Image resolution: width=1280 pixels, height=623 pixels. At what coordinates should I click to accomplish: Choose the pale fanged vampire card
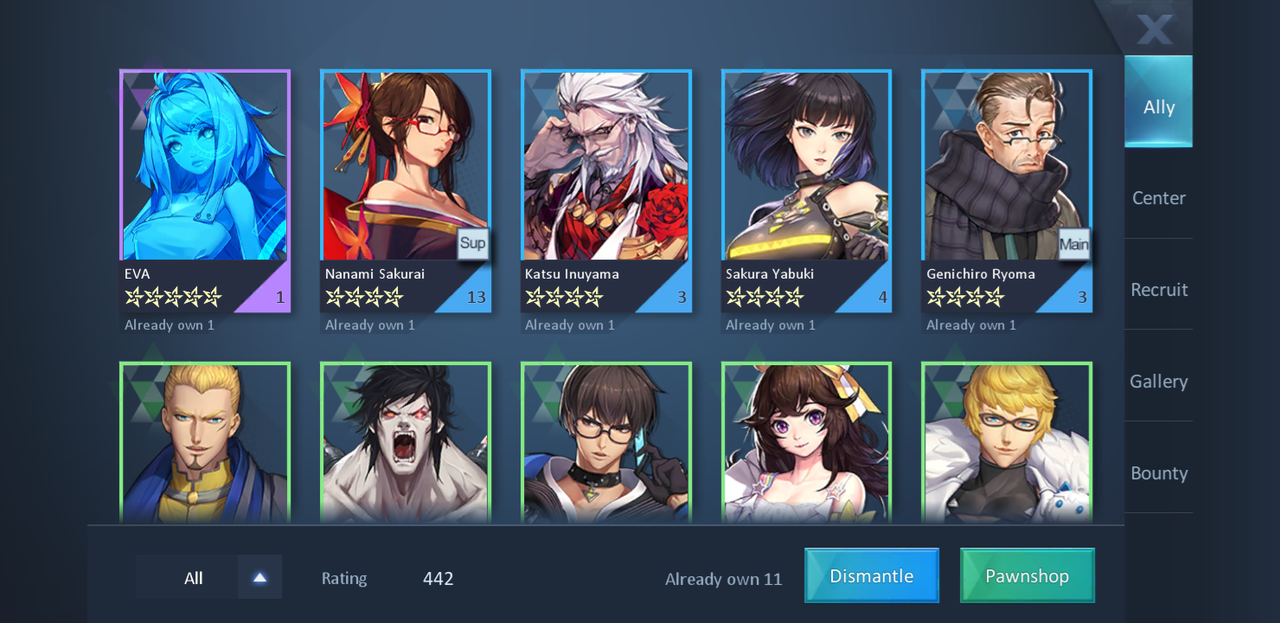tap(405, 442)
